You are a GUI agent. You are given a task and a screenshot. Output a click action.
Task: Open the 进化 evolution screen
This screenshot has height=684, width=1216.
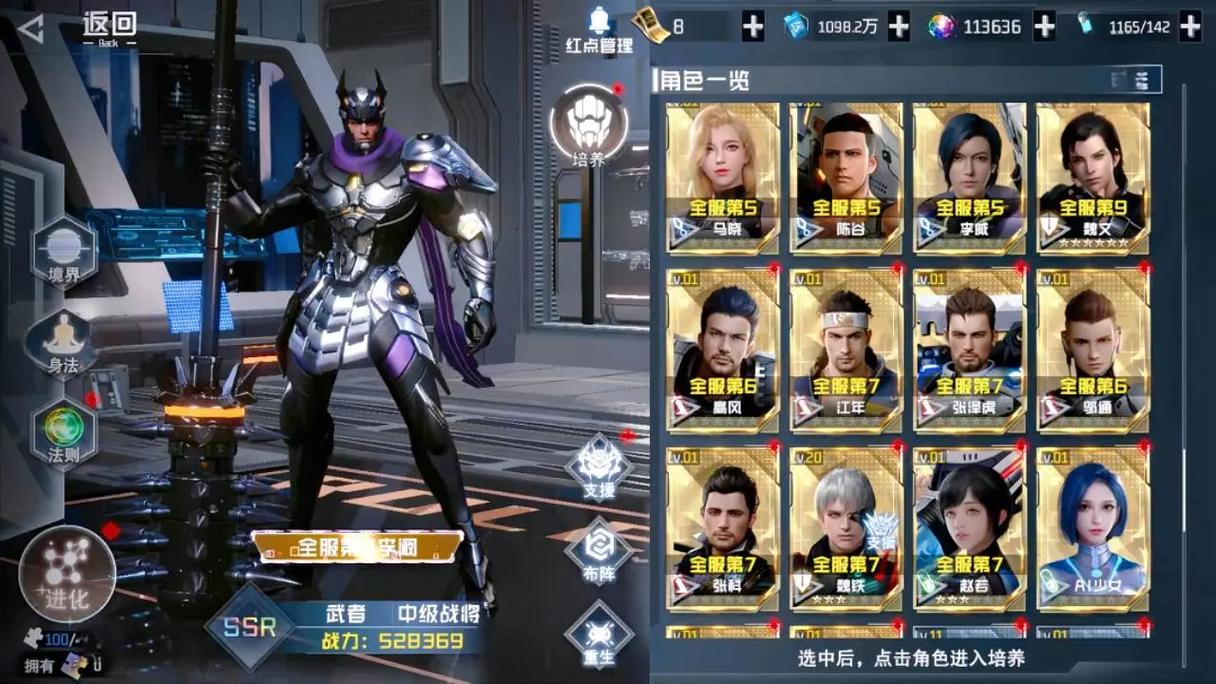pos(67,573)
